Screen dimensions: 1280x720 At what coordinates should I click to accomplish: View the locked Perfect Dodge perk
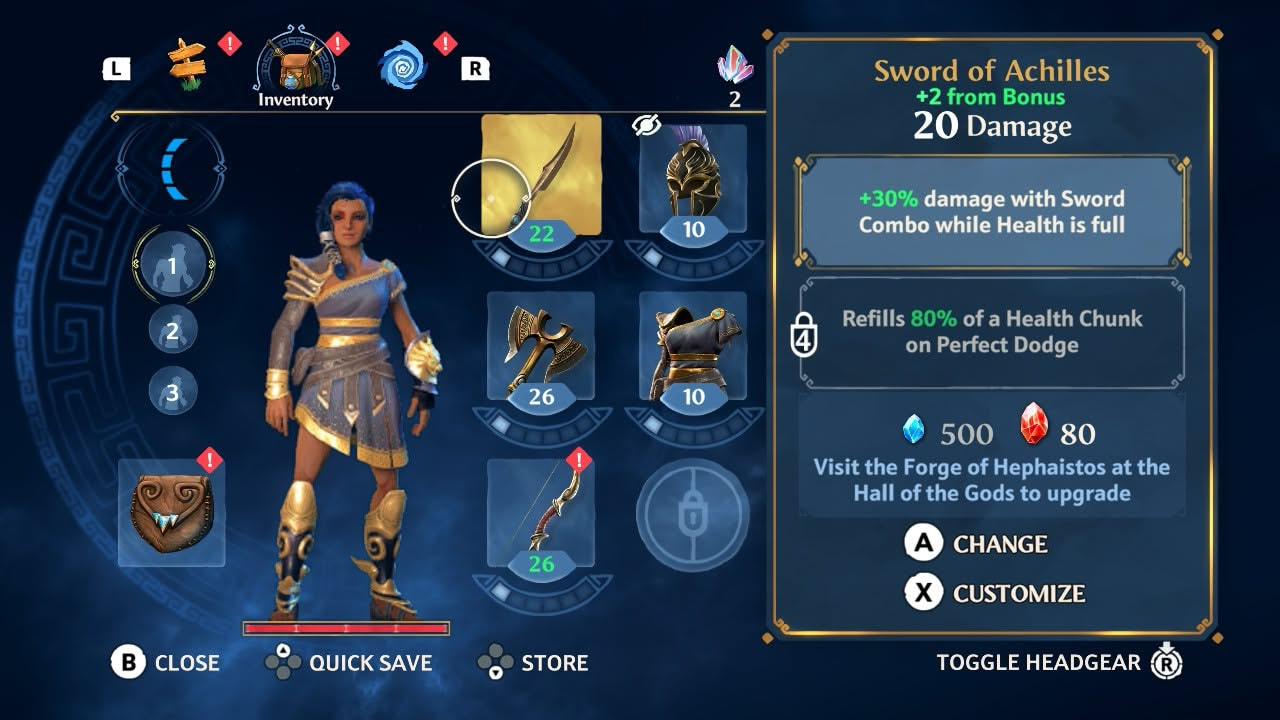991,332
